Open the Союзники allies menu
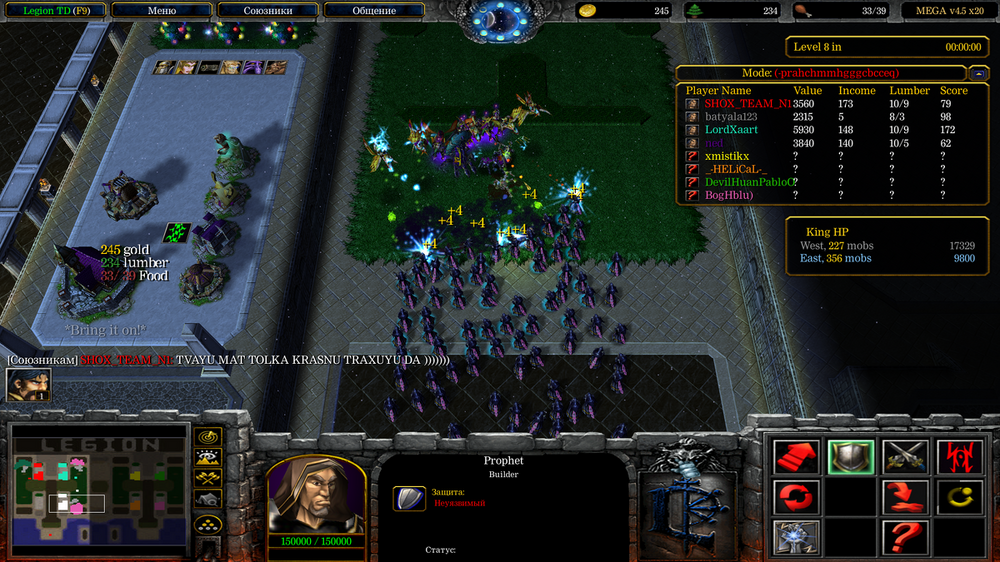 point(268,11)
